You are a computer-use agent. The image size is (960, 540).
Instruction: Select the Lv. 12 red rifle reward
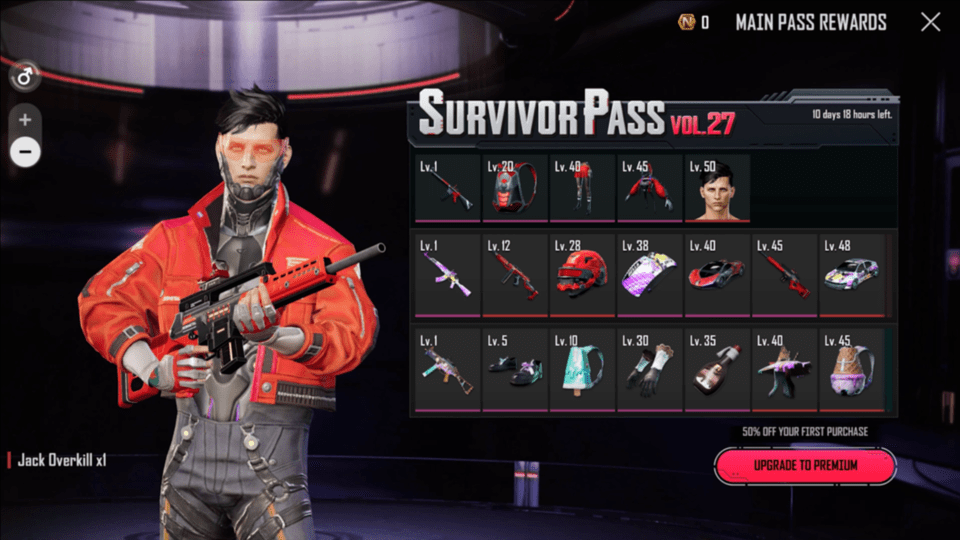(x=514, y=275)
